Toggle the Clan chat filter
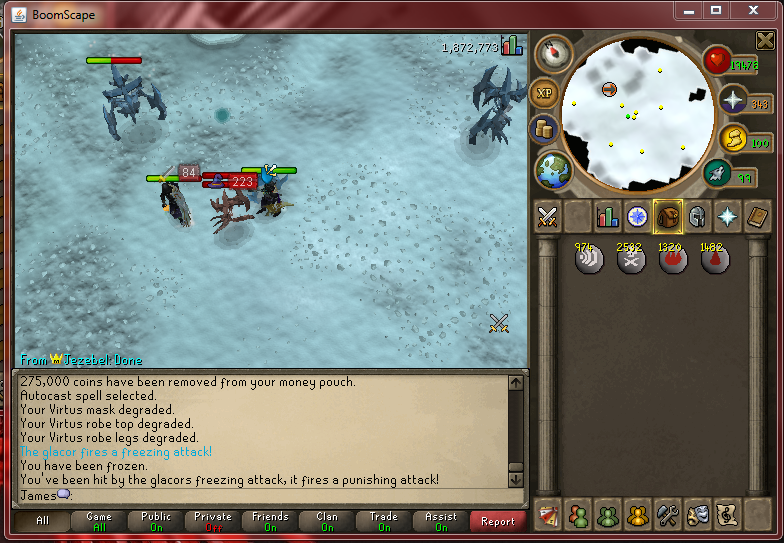The image size is (784, 543). (327, 521)
